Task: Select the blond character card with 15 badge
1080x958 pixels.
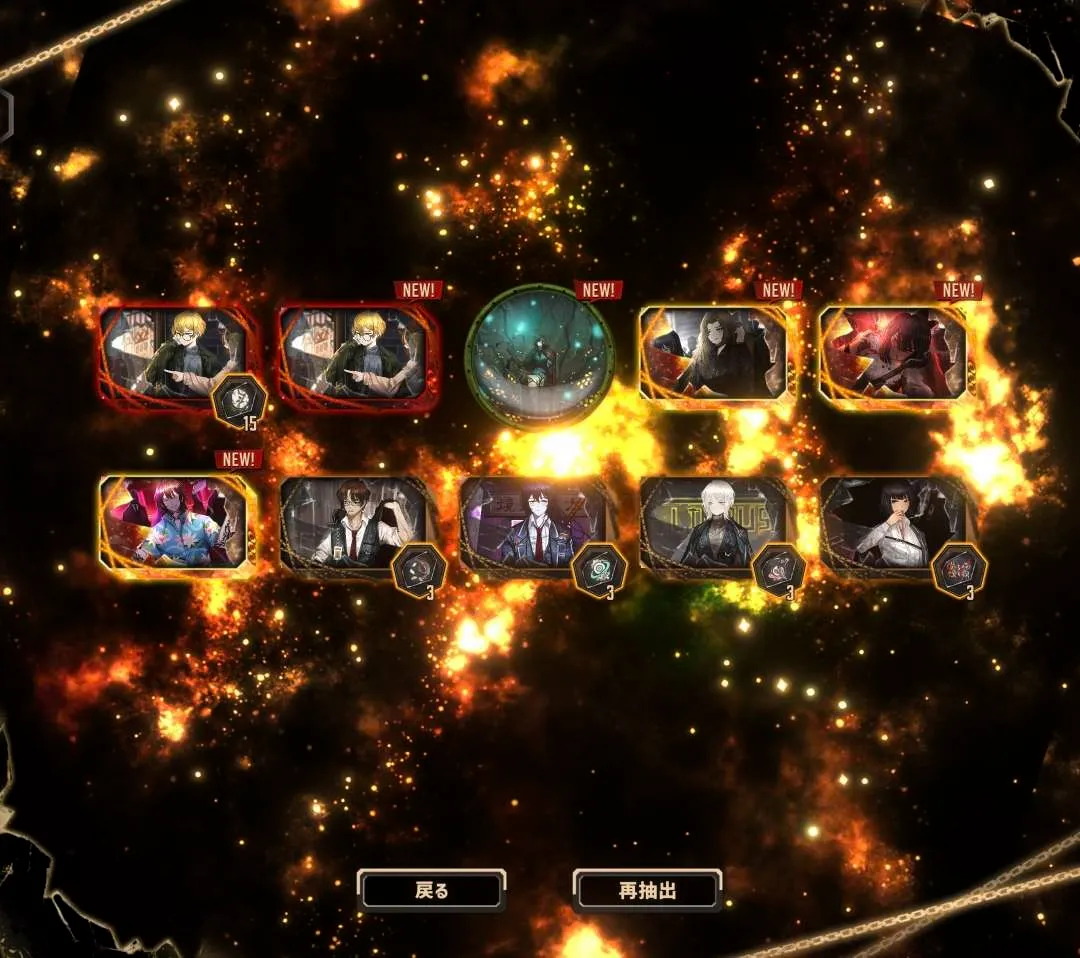Action: point(177,358)
